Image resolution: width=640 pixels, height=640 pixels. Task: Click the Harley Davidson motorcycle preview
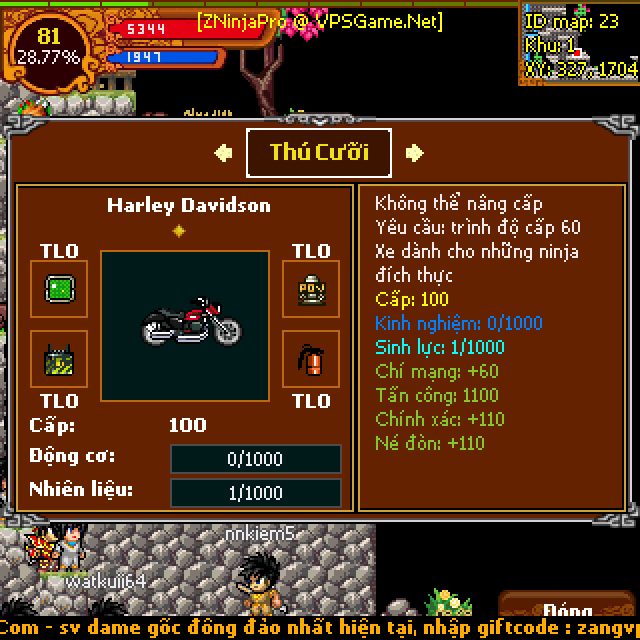point(191,323)
